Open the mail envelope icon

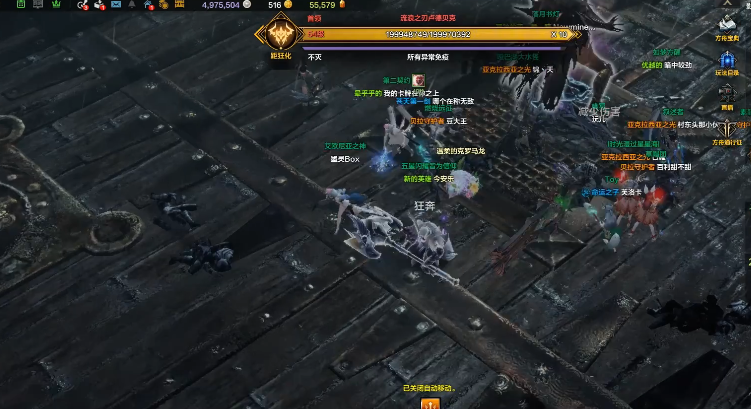click(x=117, y=6)
